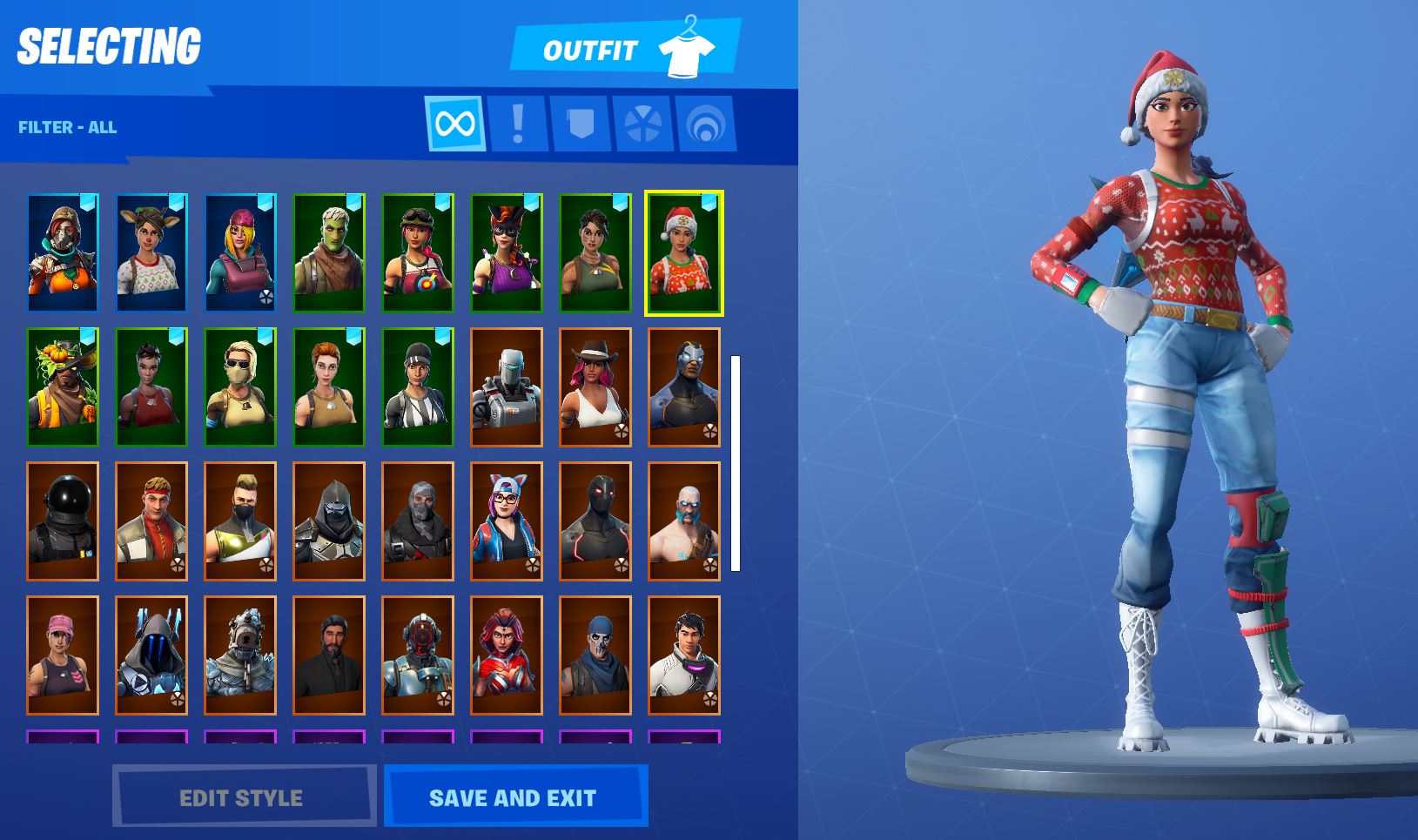Click the backpack-shaped filter icon
This screenshot has width=1418, height=840.
[580, 123]
